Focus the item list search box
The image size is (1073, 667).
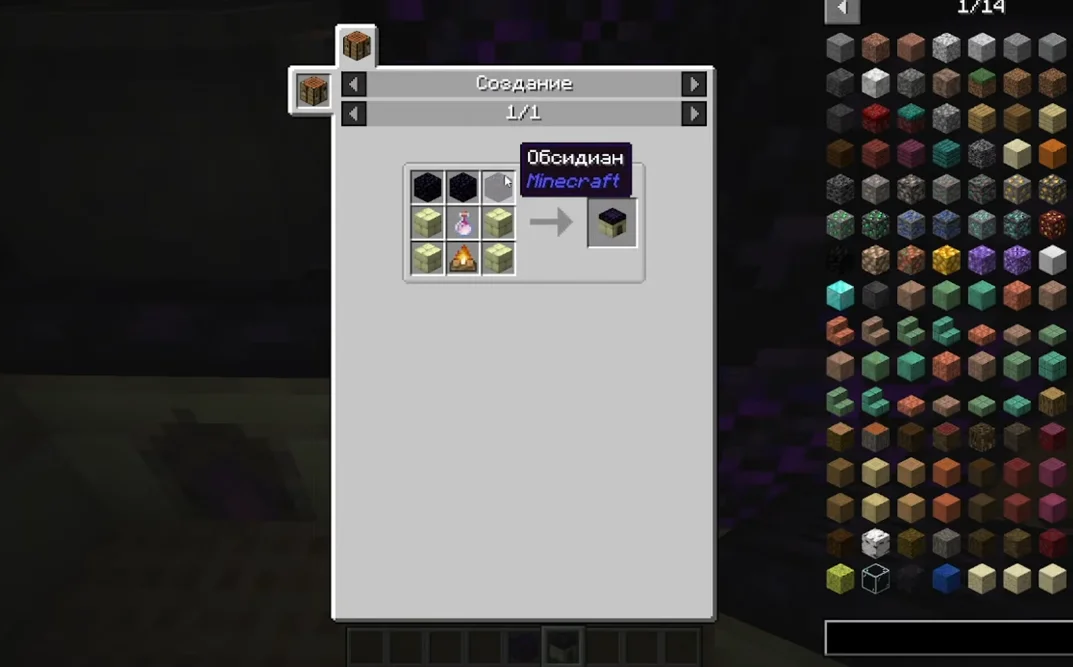pyautogui.click(x=948, y=638)
